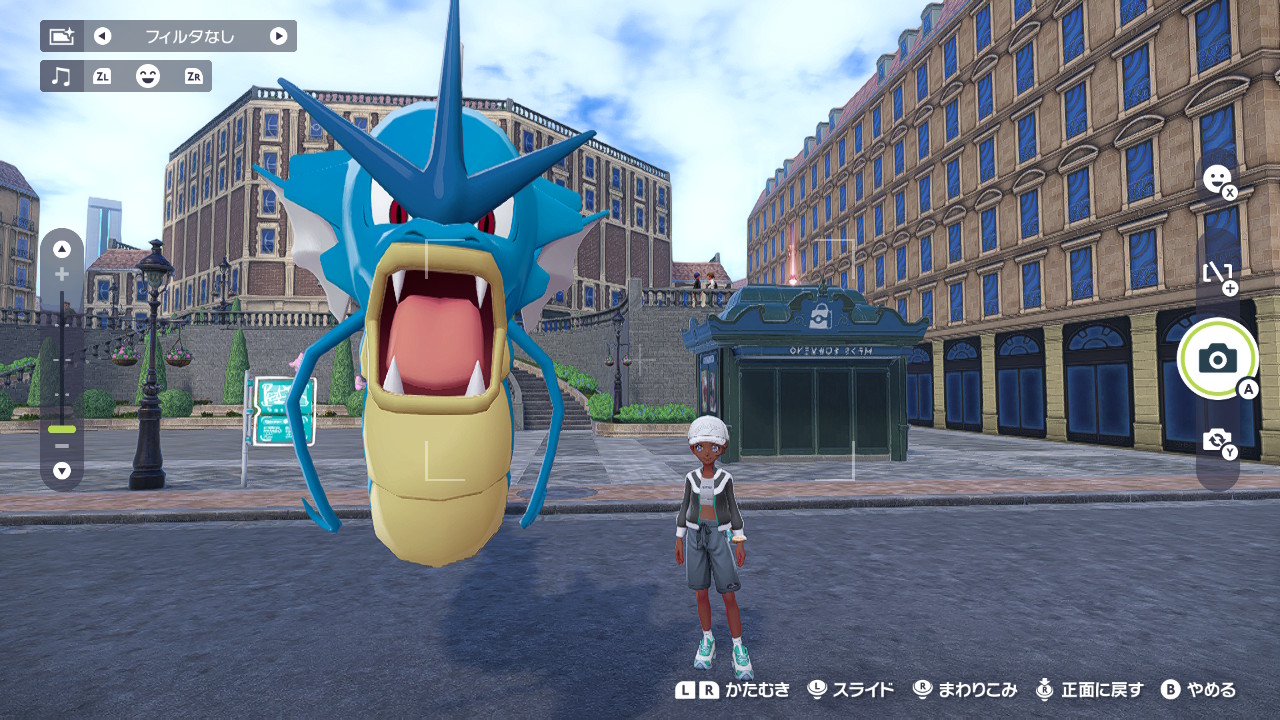Image resolution: width=1280 pixels, height=720 pixels.
Task: Click the zoom slider's down arrow
Action: tap(62, 470)
